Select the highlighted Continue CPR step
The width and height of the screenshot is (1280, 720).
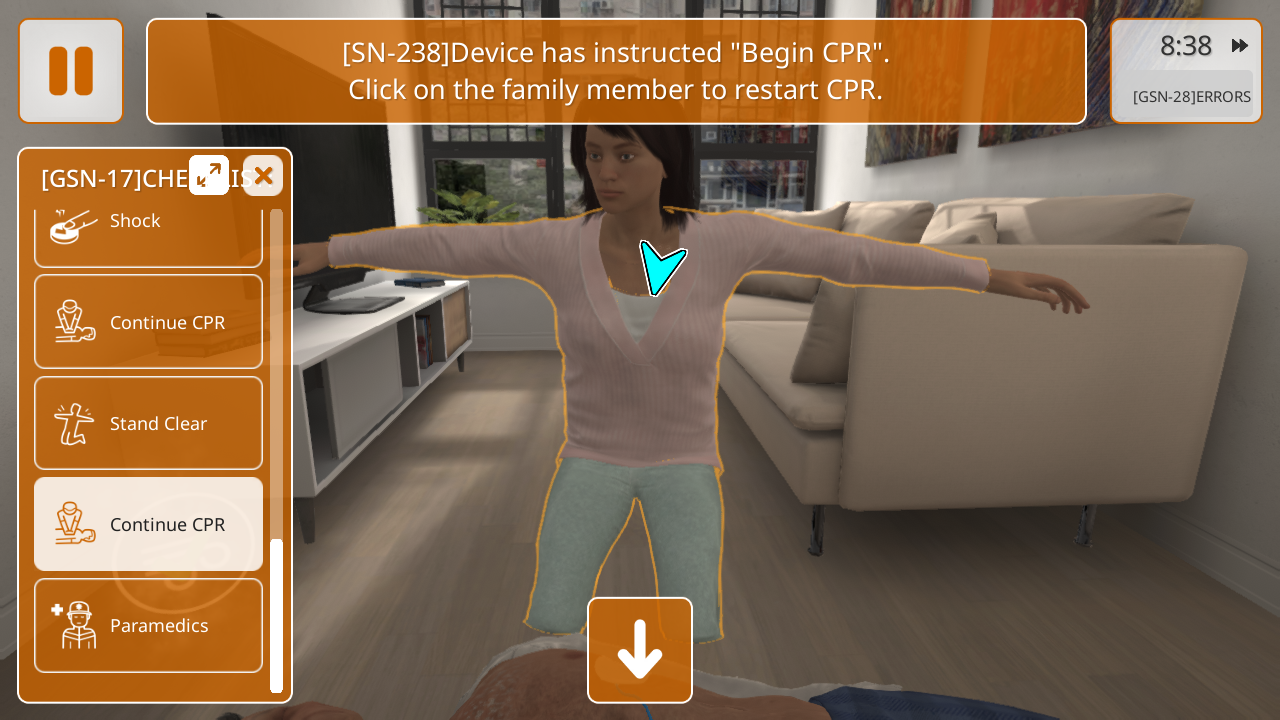(x=148, y=524)
